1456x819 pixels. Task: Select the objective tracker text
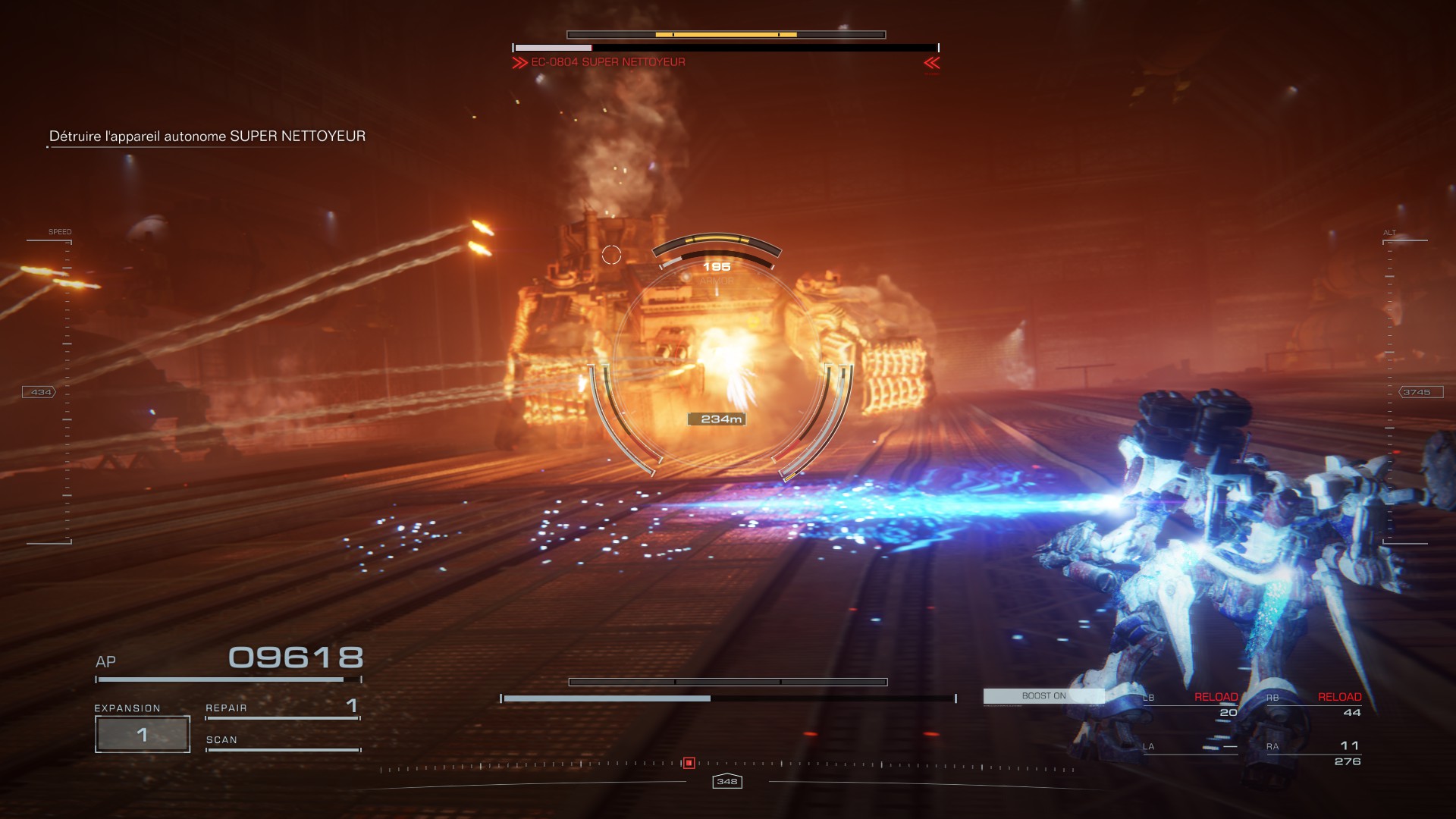(x=207, y=136)
